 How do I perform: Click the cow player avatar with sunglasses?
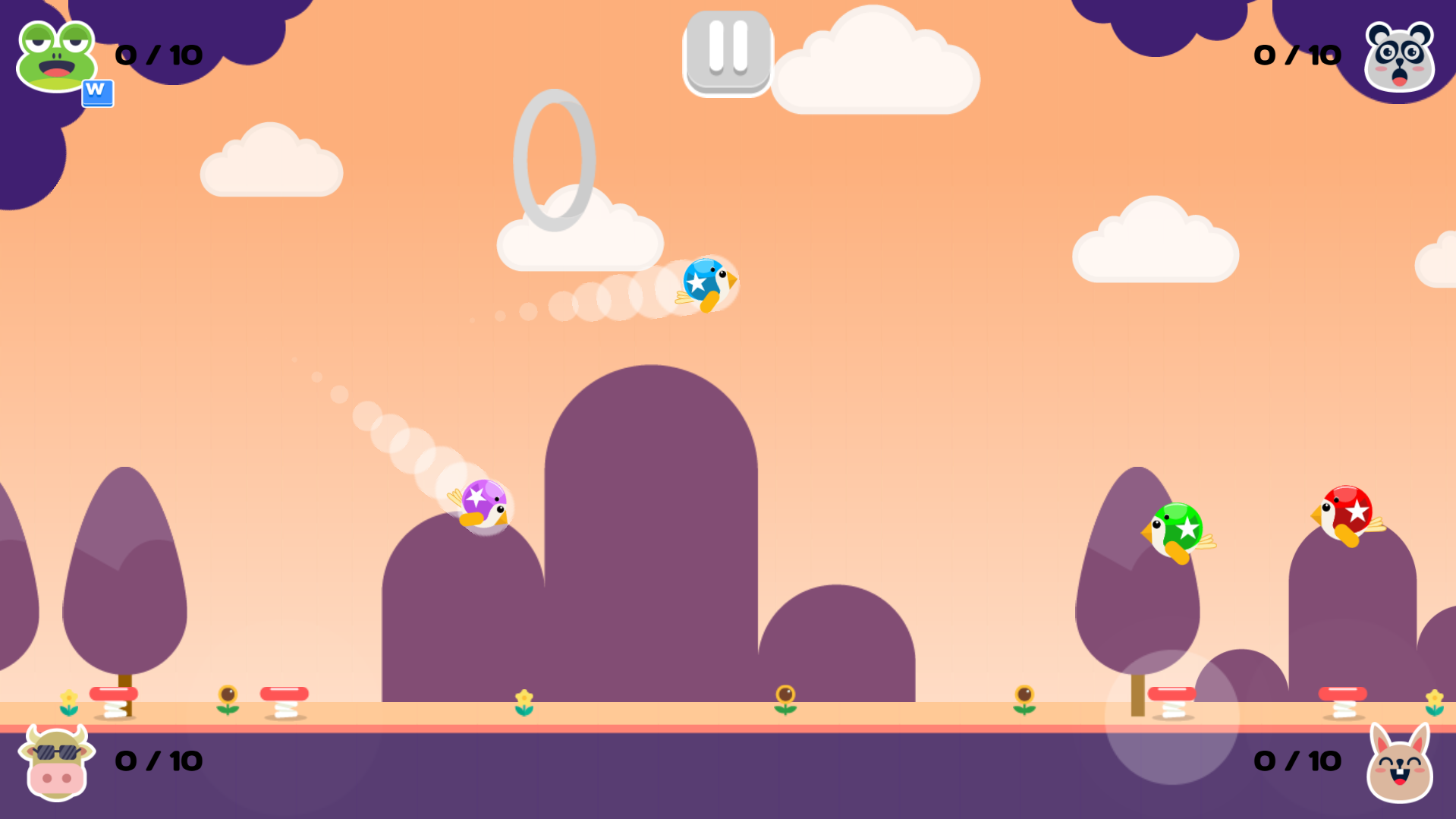tap(55, 763)
